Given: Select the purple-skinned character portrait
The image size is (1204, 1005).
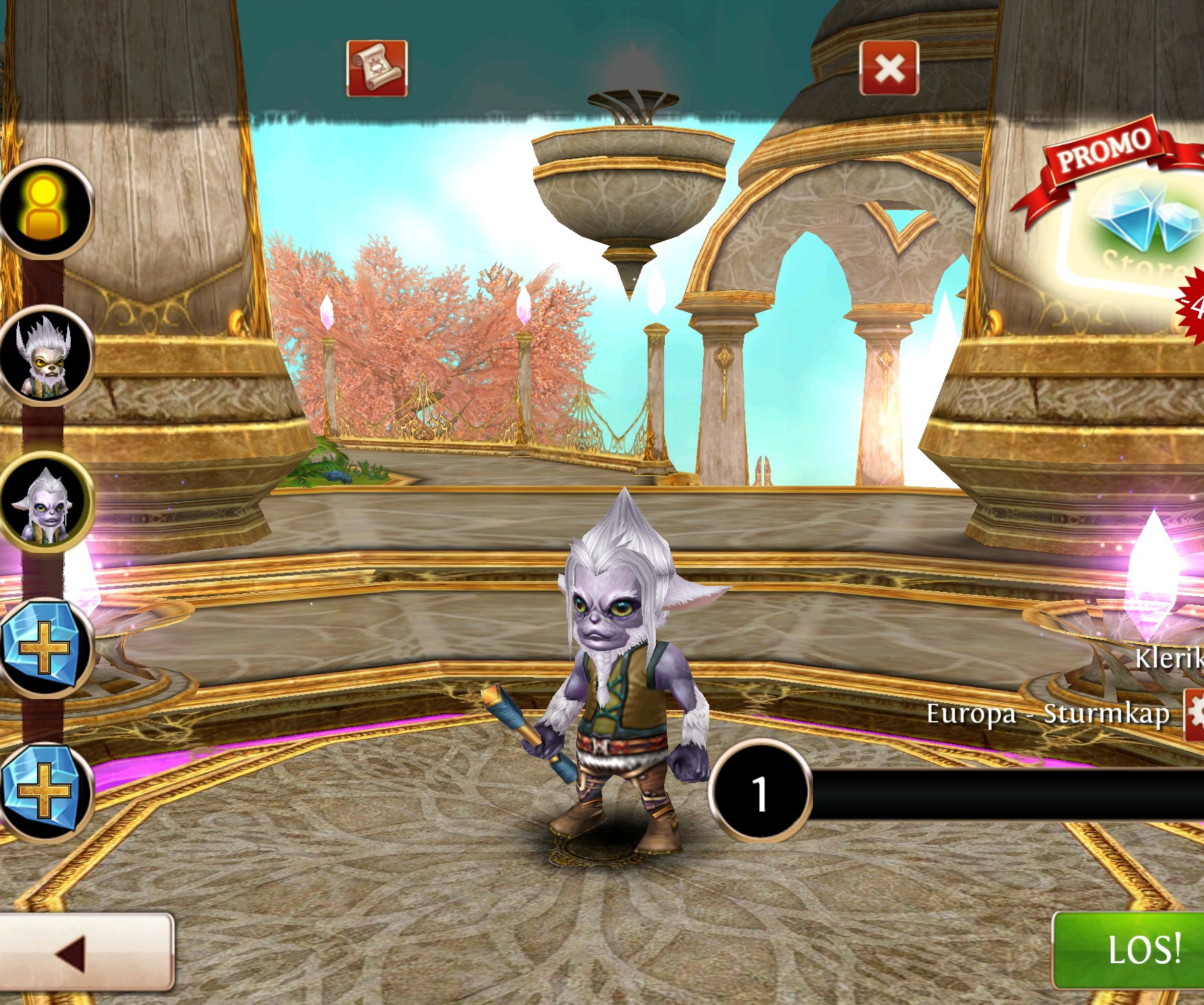Looking at the screenshot, I should [x=46, y=504].
